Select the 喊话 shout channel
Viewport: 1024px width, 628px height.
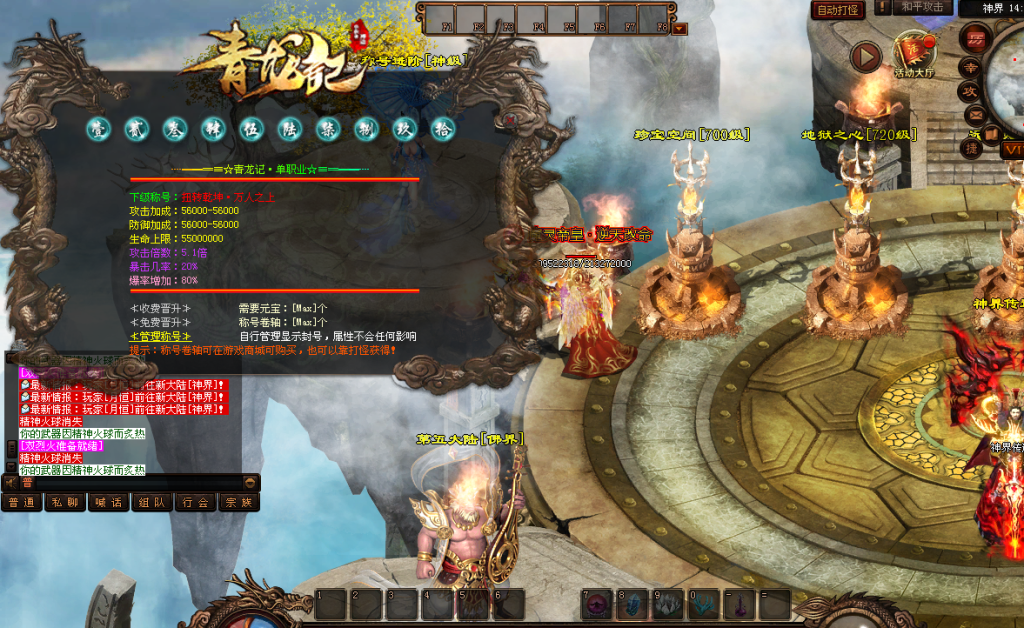(x=108, y=502)
